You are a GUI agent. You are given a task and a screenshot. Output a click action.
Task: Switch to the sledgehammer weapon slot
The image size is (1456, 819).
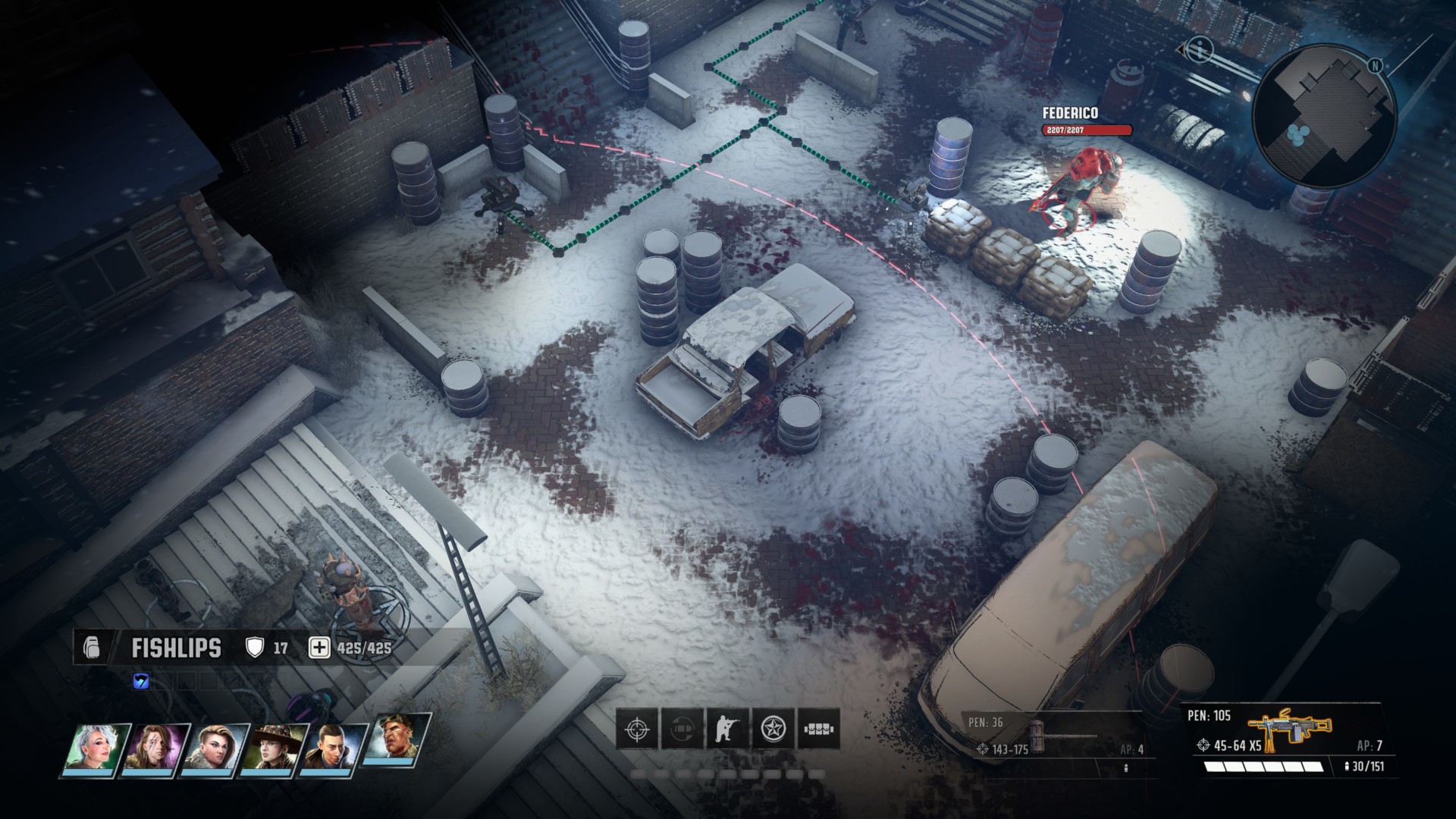tap(1058, 737)
